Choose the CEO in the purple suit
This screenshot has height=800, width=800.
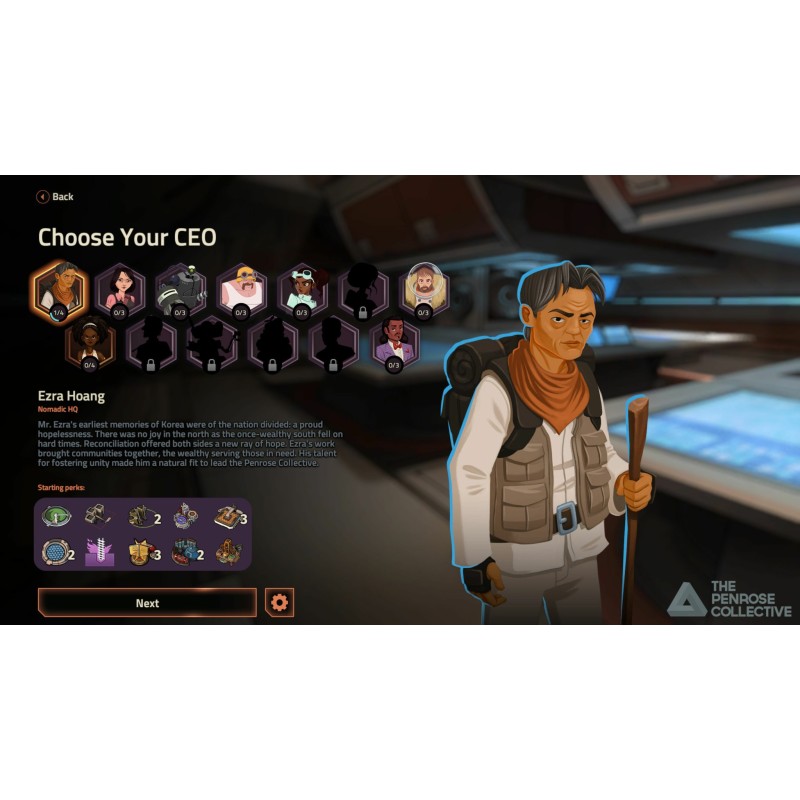point(394,342)
